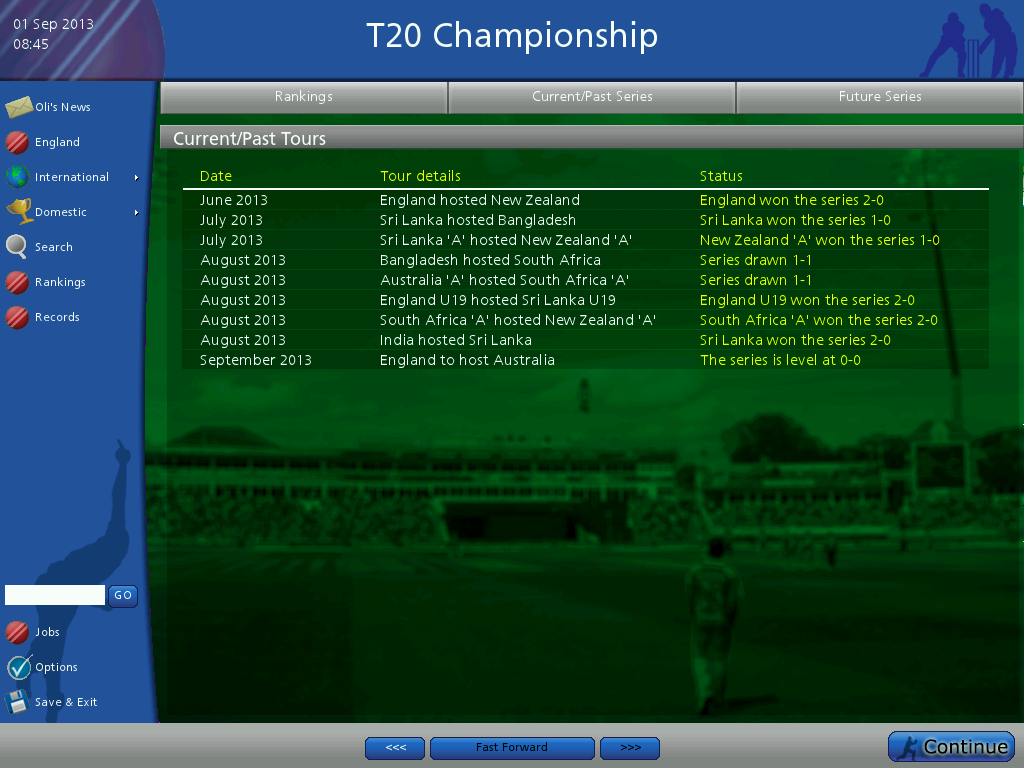This screenshot has height=768, width=1024.
Task: Open the Records menu
Action: [56, 317]
